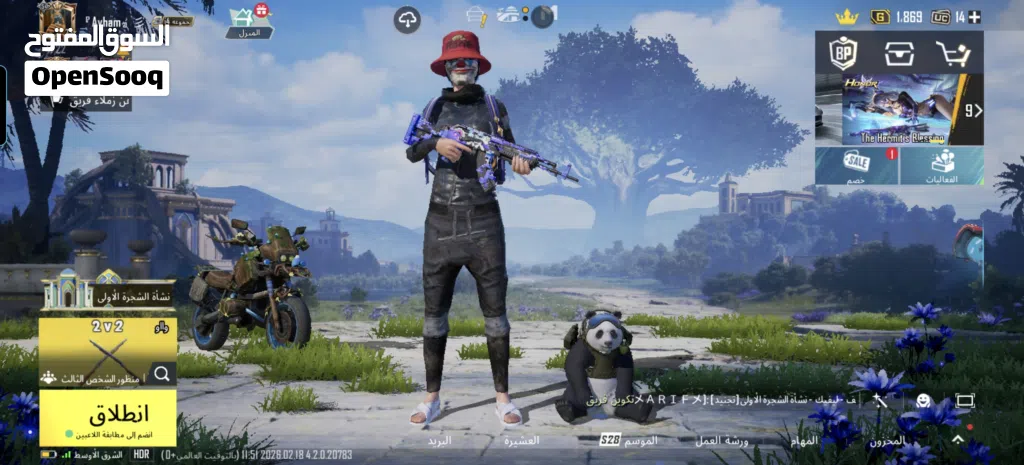1024x465 pixels.
Task: Open the الموسم S28 season tab
Action: [x=630, y=440]
